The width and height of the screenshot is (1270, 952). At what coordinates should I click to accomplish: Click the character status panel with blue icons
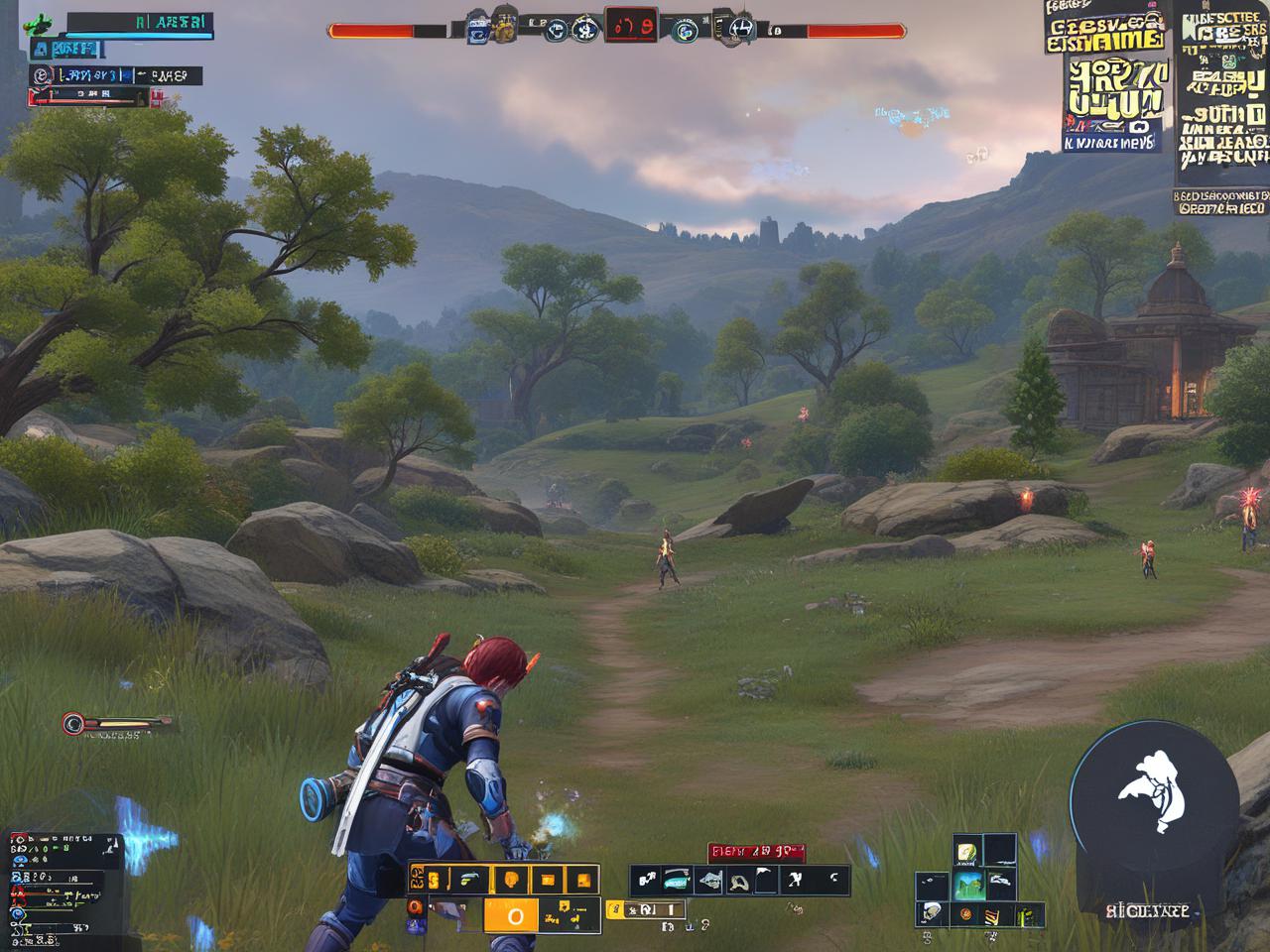[x=62, y=885]
